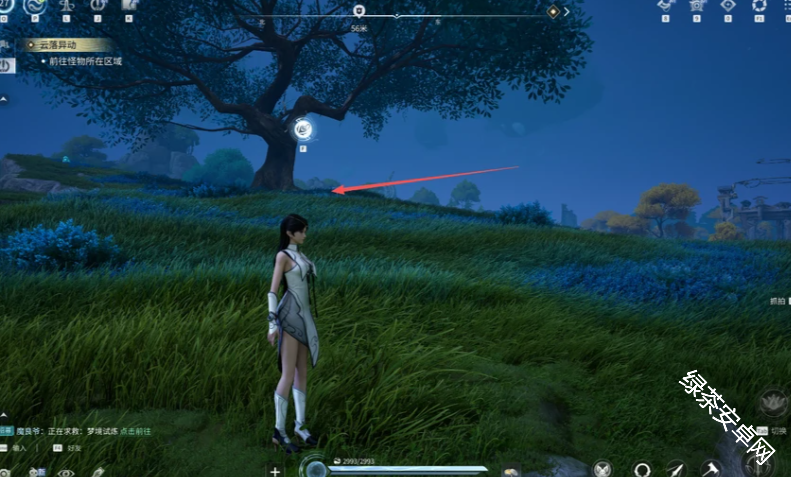Expand the compass with the right arrow
The image size is (791, 477).
coord(567,12)
